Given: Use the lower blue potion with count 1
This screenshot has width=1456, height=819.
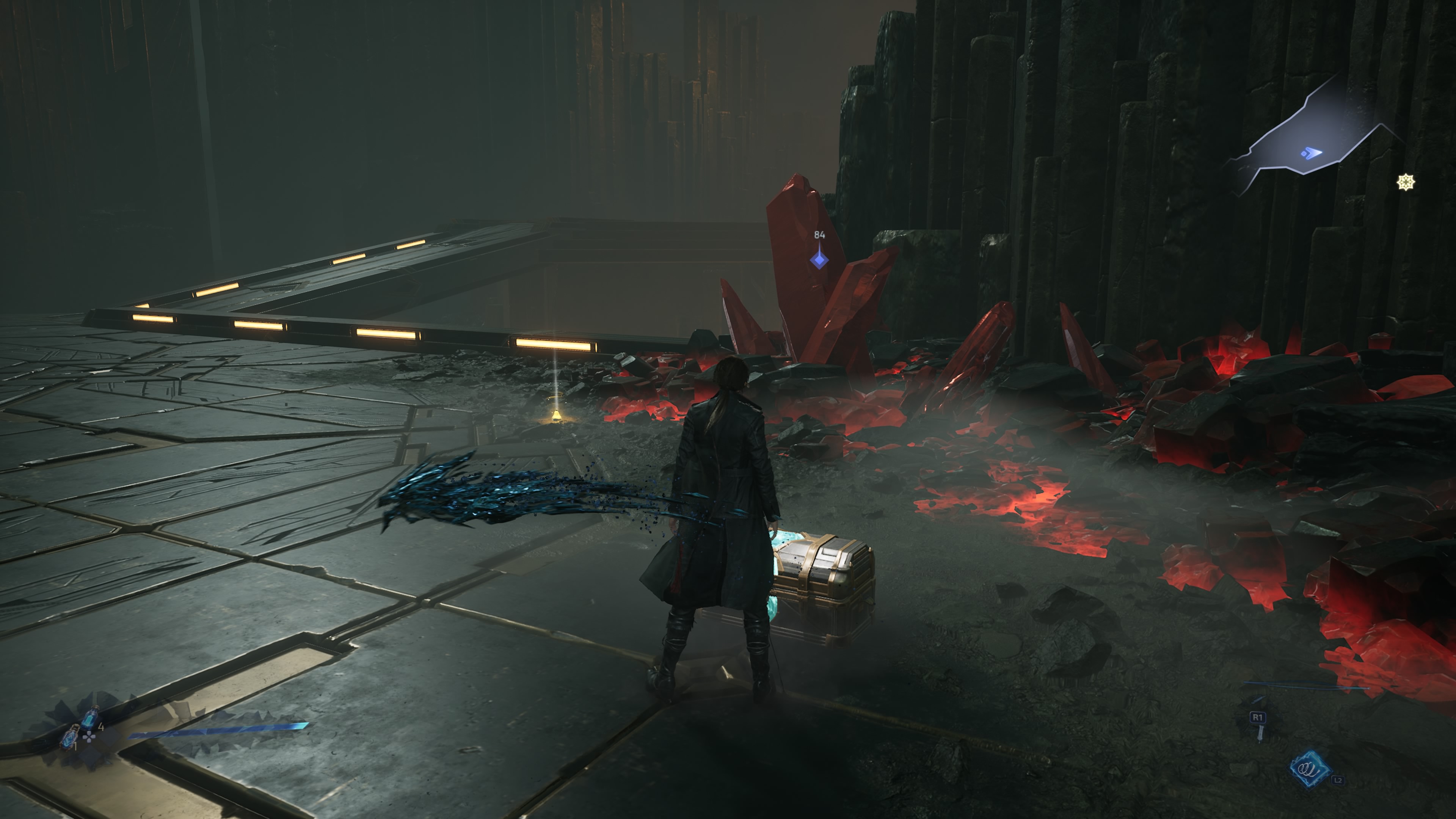Looking at the screenshot, I should click(69, 737).
